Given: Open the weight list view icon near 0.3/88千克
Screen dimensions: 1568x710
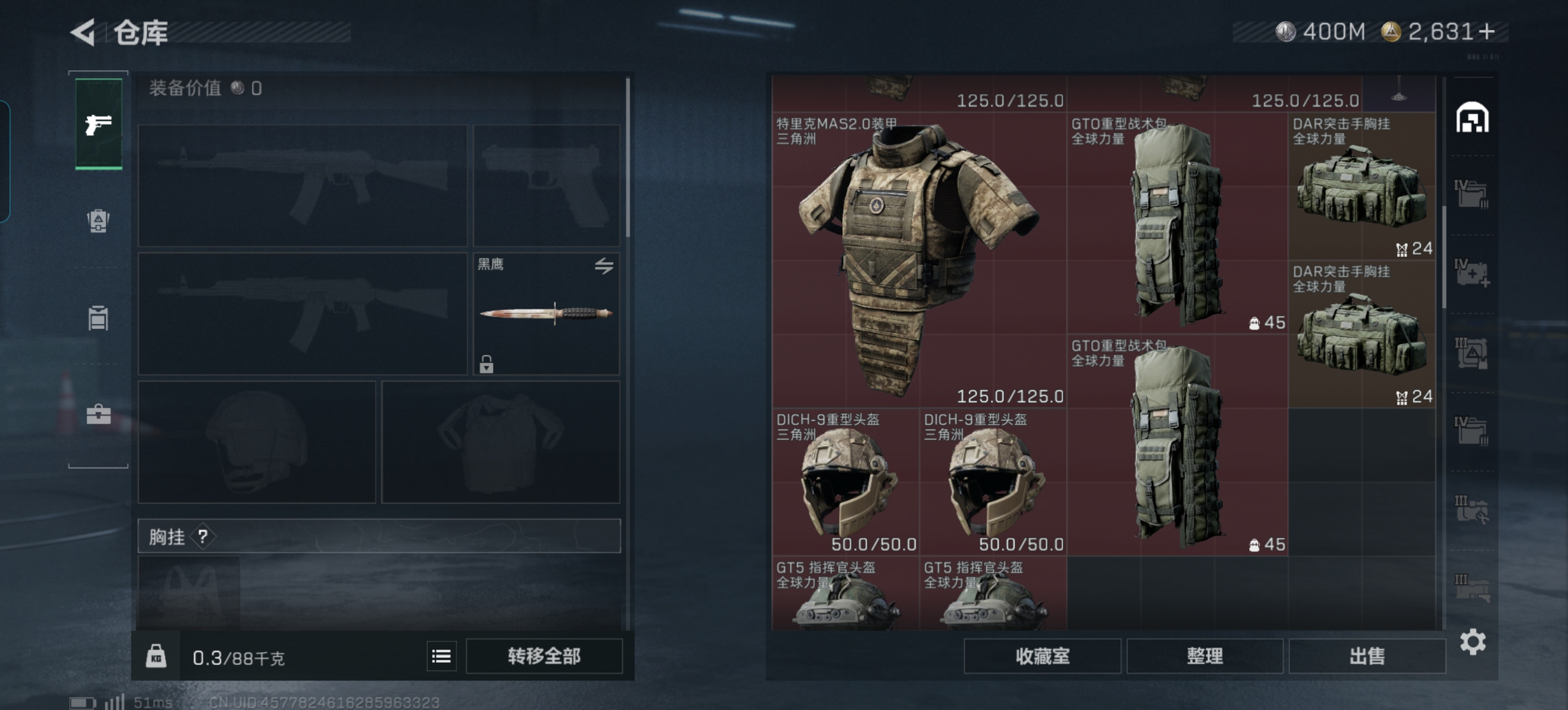Looking at the screenshot, I should [x=442, y=656].
